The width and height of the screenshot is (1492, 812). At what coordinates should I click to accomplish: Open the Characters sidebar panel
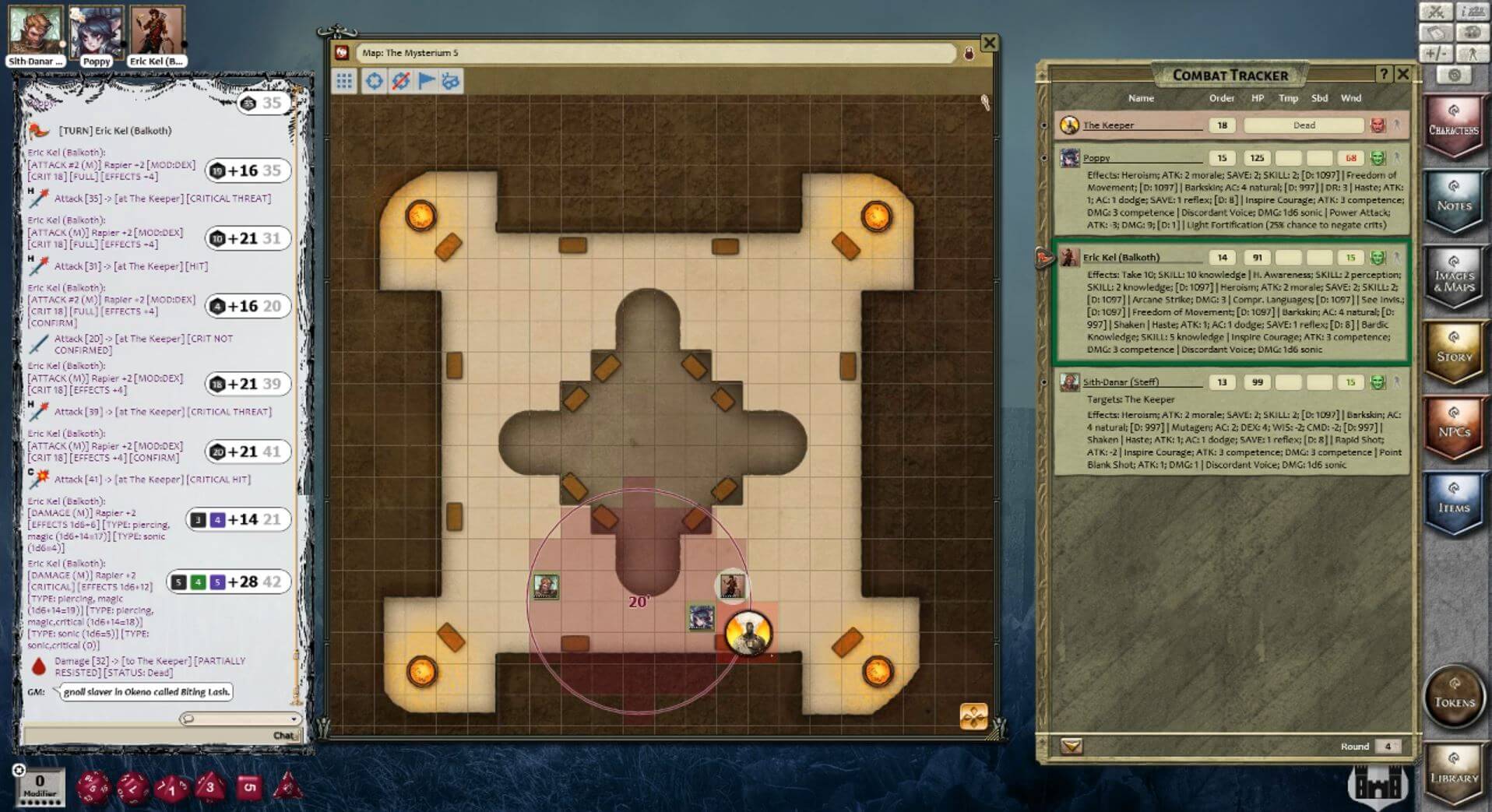(1455, 125)
